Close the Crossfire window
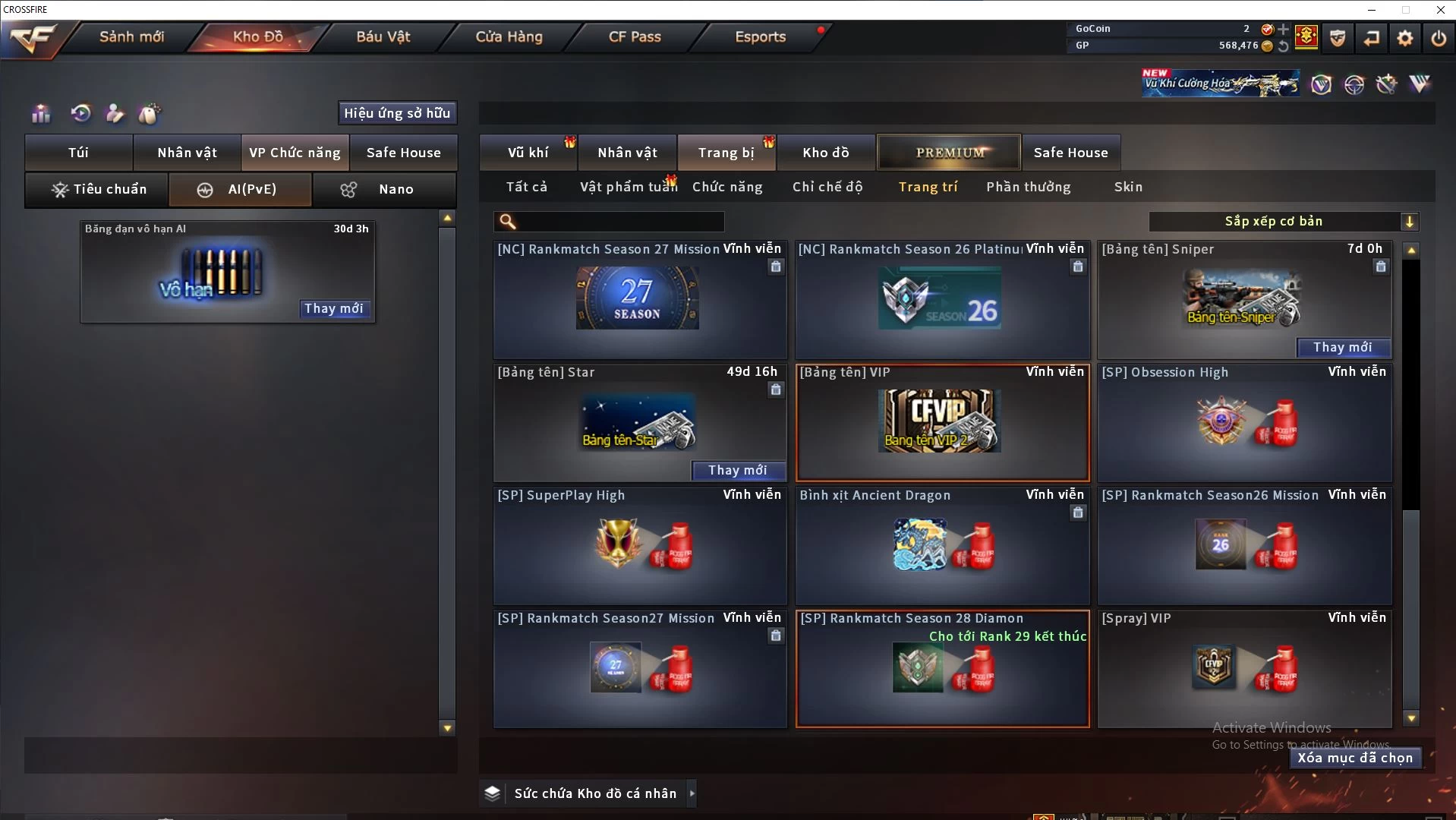 click(1440, 10)
